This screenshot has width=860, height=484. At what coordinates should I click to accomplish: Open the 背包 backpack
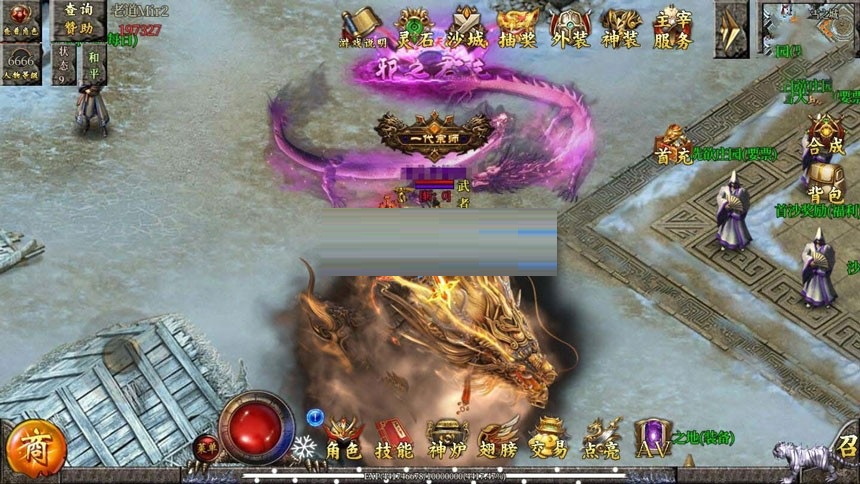click(825, 182)
